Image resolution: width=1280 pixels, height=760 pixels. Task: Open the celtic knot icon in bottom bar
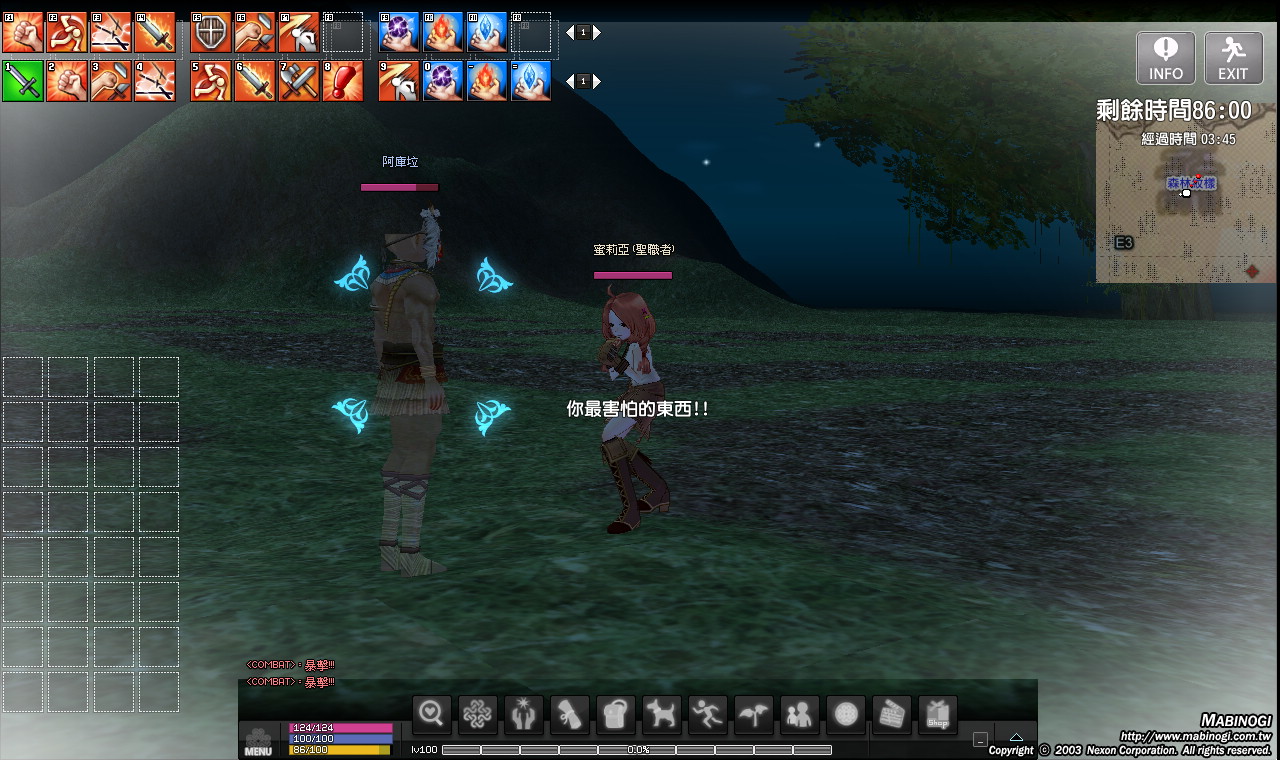(x=478, y=714)
